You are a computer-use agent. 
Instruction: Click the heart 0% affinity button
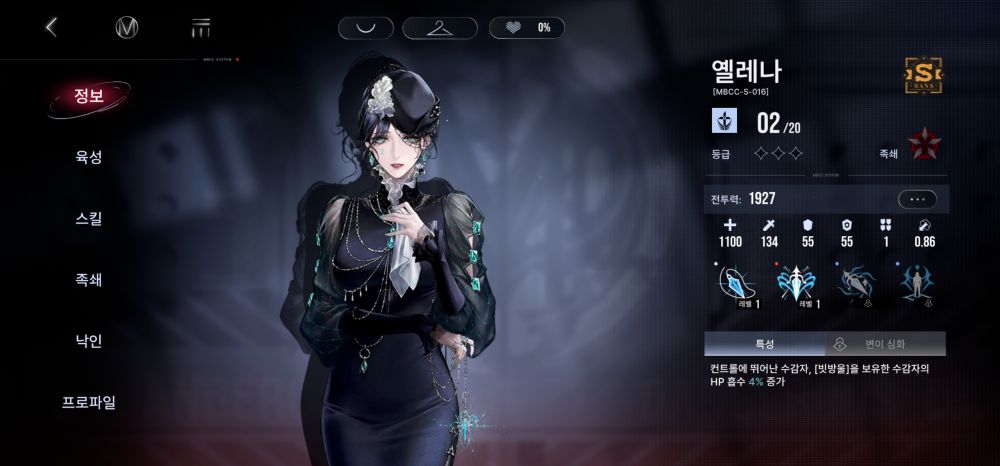[527, 28]
